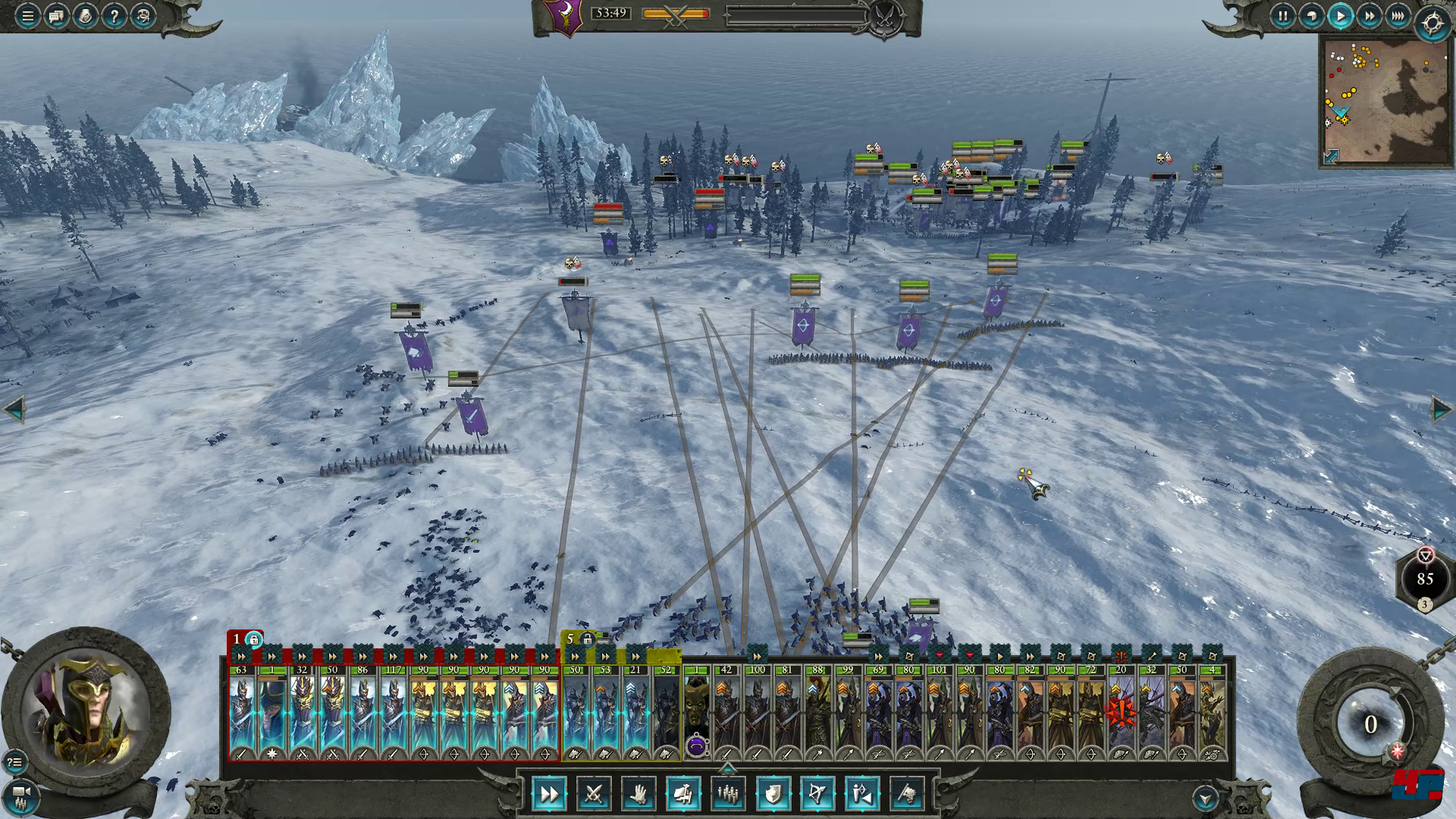The image size is (1456, 819).
Task: Halt units with the hand button
Action: pos(639,794)
